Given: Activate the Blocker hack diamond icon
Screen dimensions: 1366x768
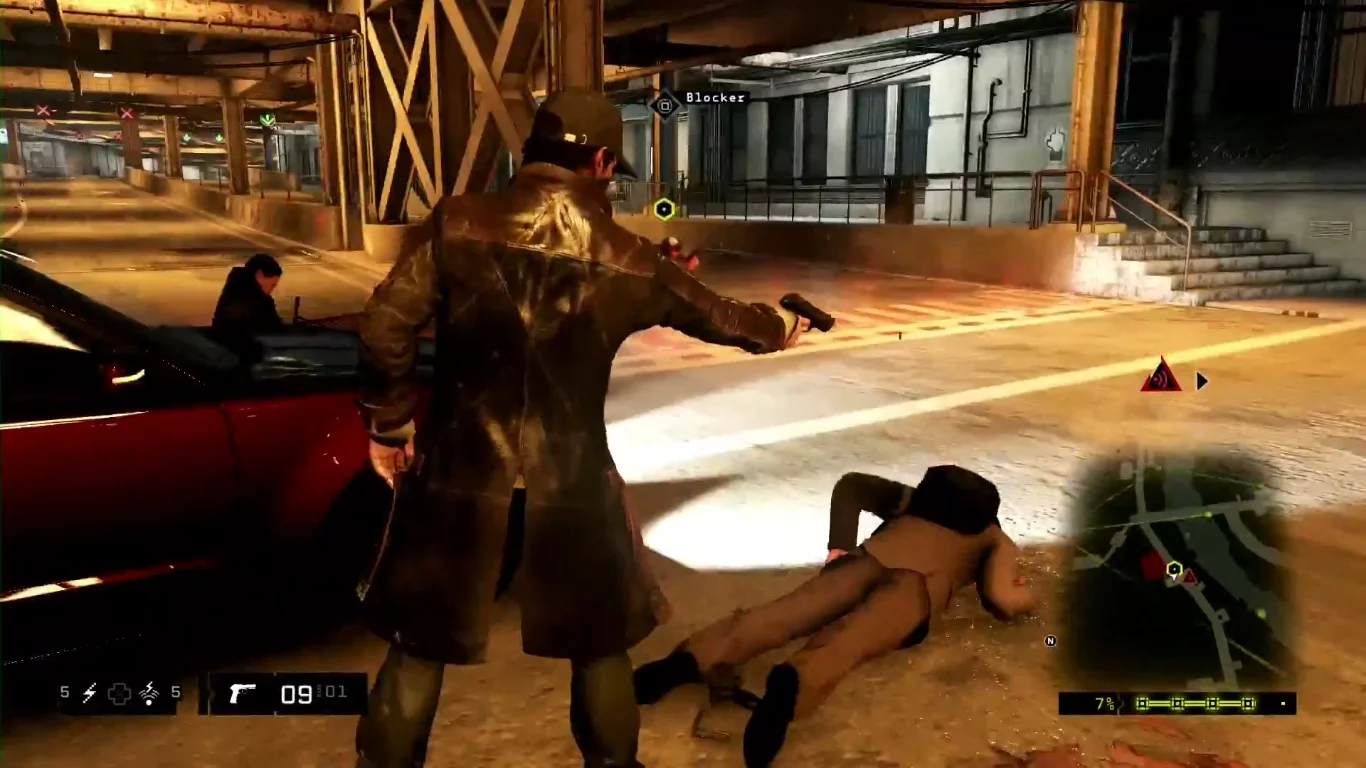Looking at the screenshot, I should click(665, 103).
